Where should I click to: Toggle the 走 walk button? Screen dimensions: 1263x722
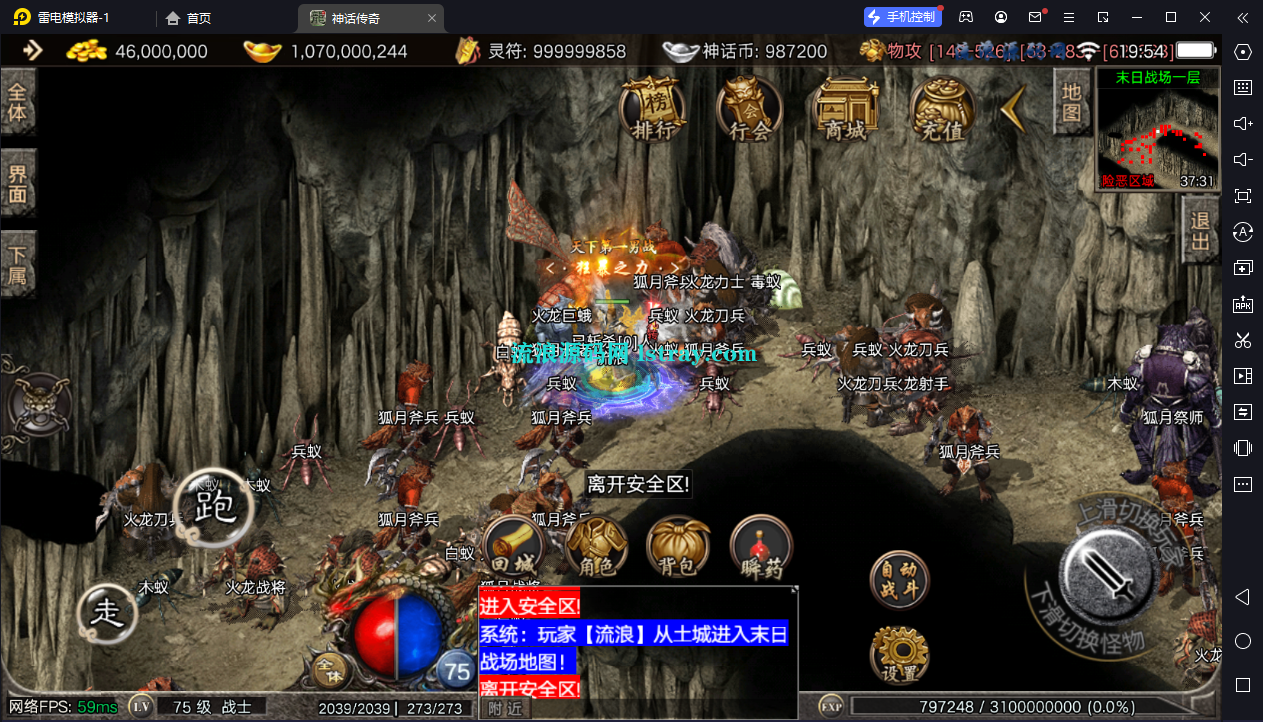tap(107, 612)
